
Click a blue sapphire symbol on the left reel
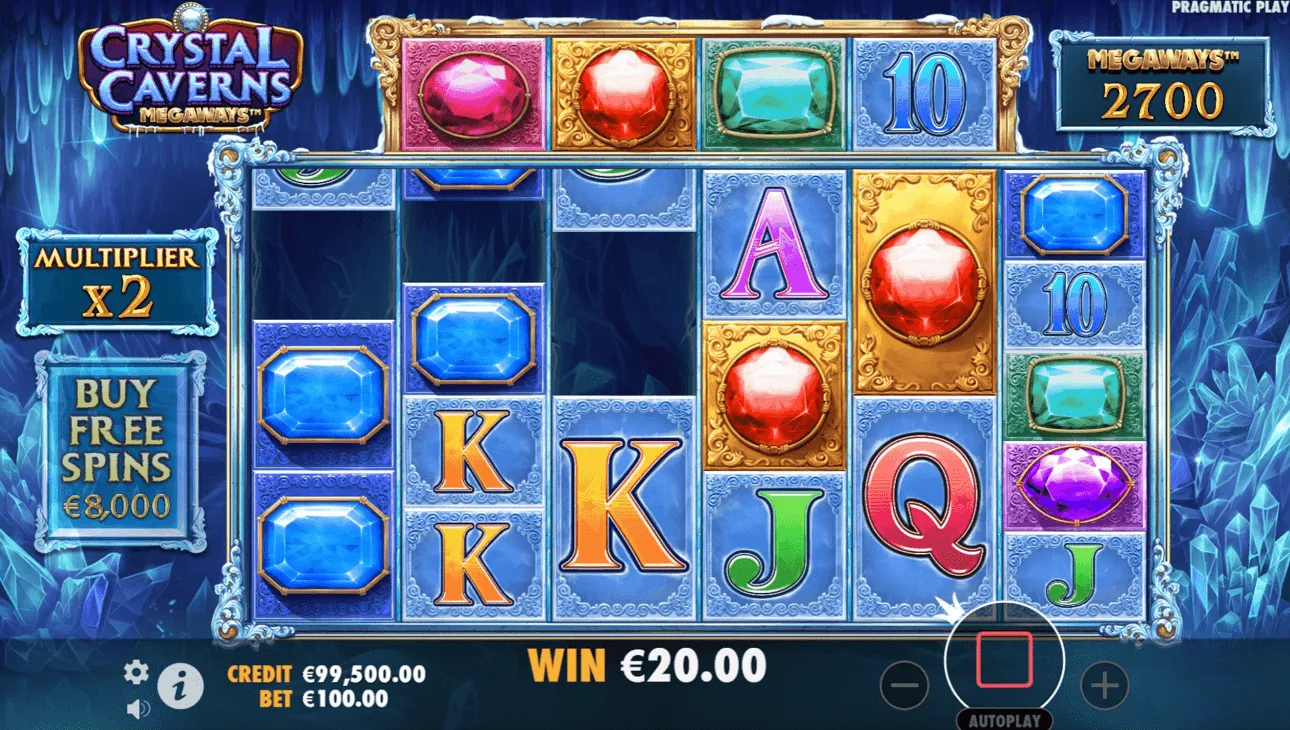[323, 395]
